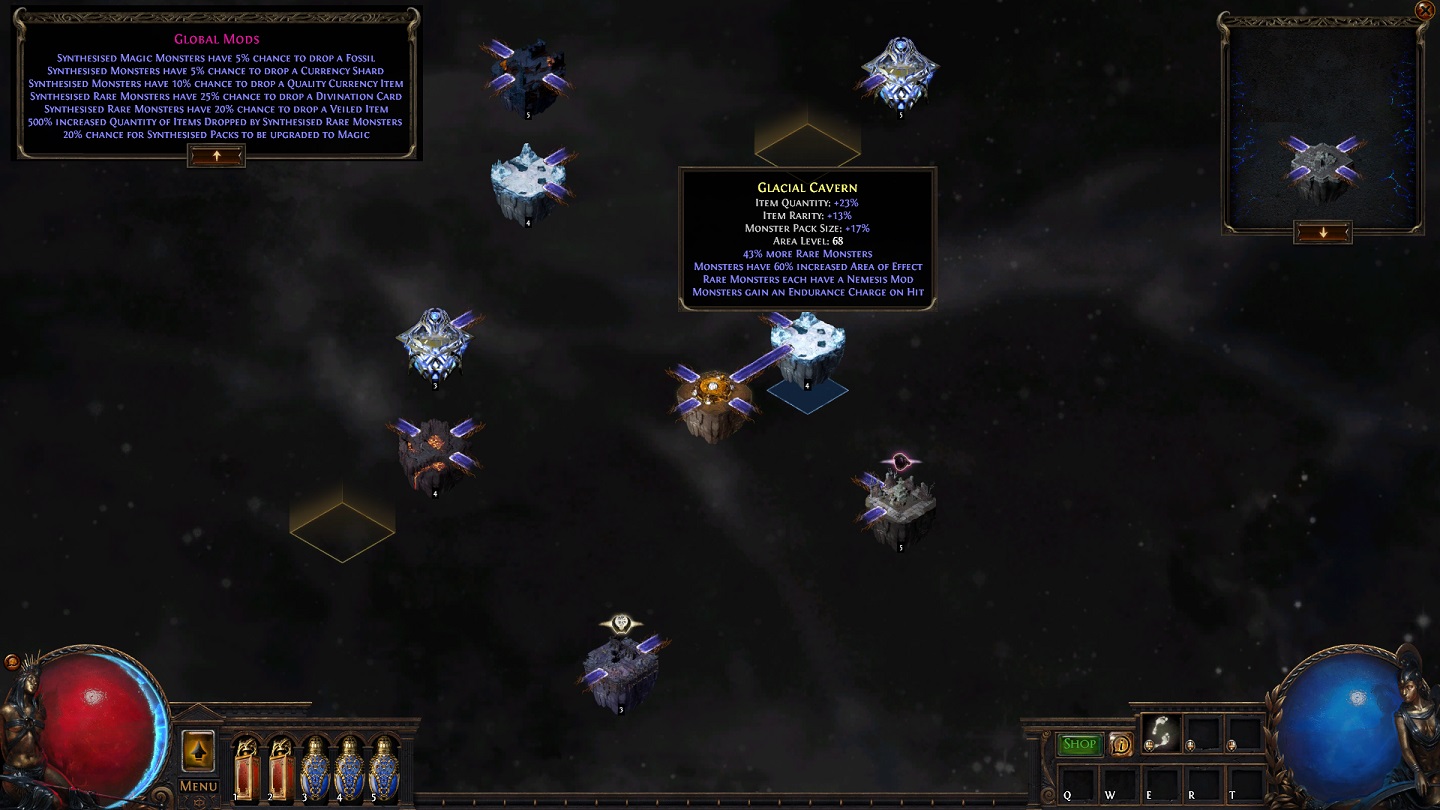Select the golden central nexus memory tile

tap(712, 398)
